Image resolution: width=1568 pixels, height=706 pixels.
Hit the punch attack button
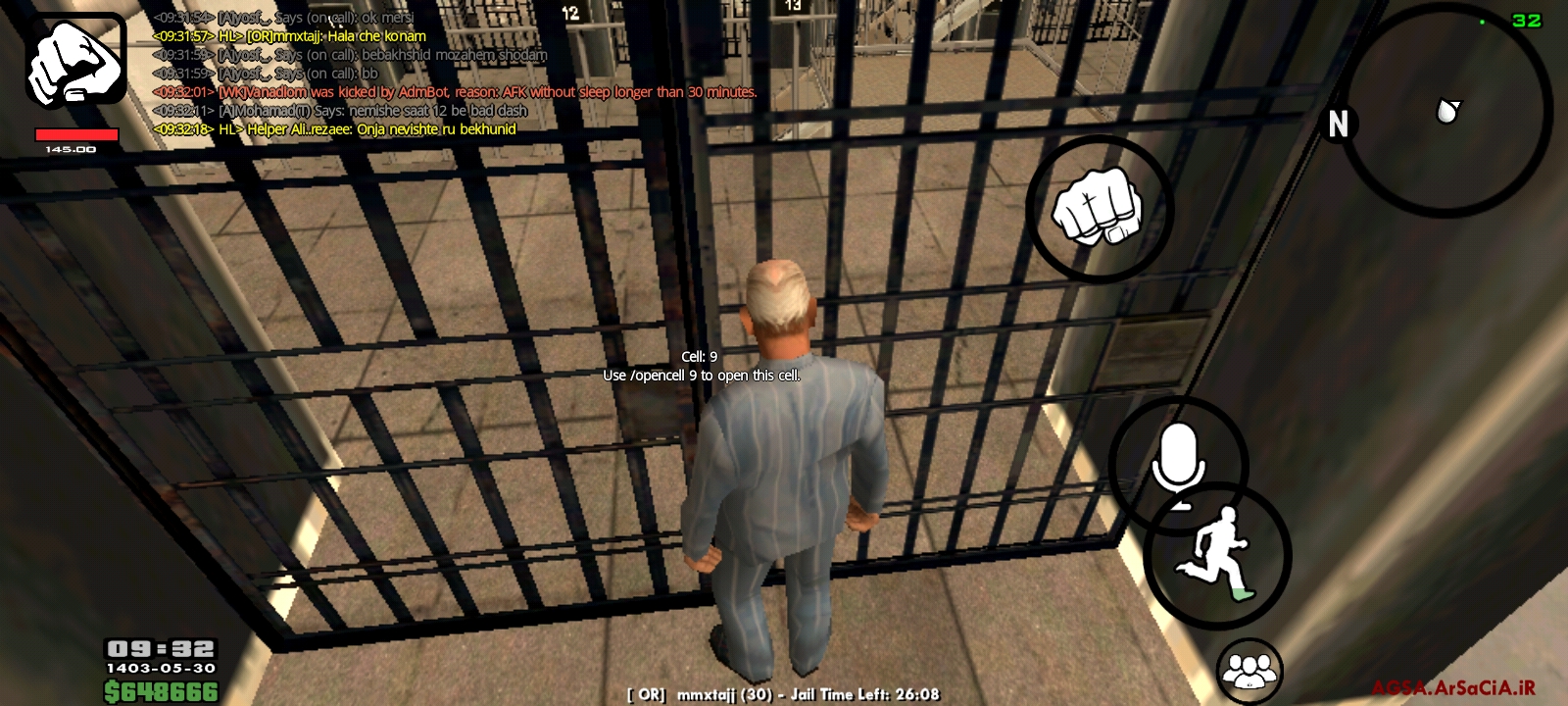coord(1099,209)
